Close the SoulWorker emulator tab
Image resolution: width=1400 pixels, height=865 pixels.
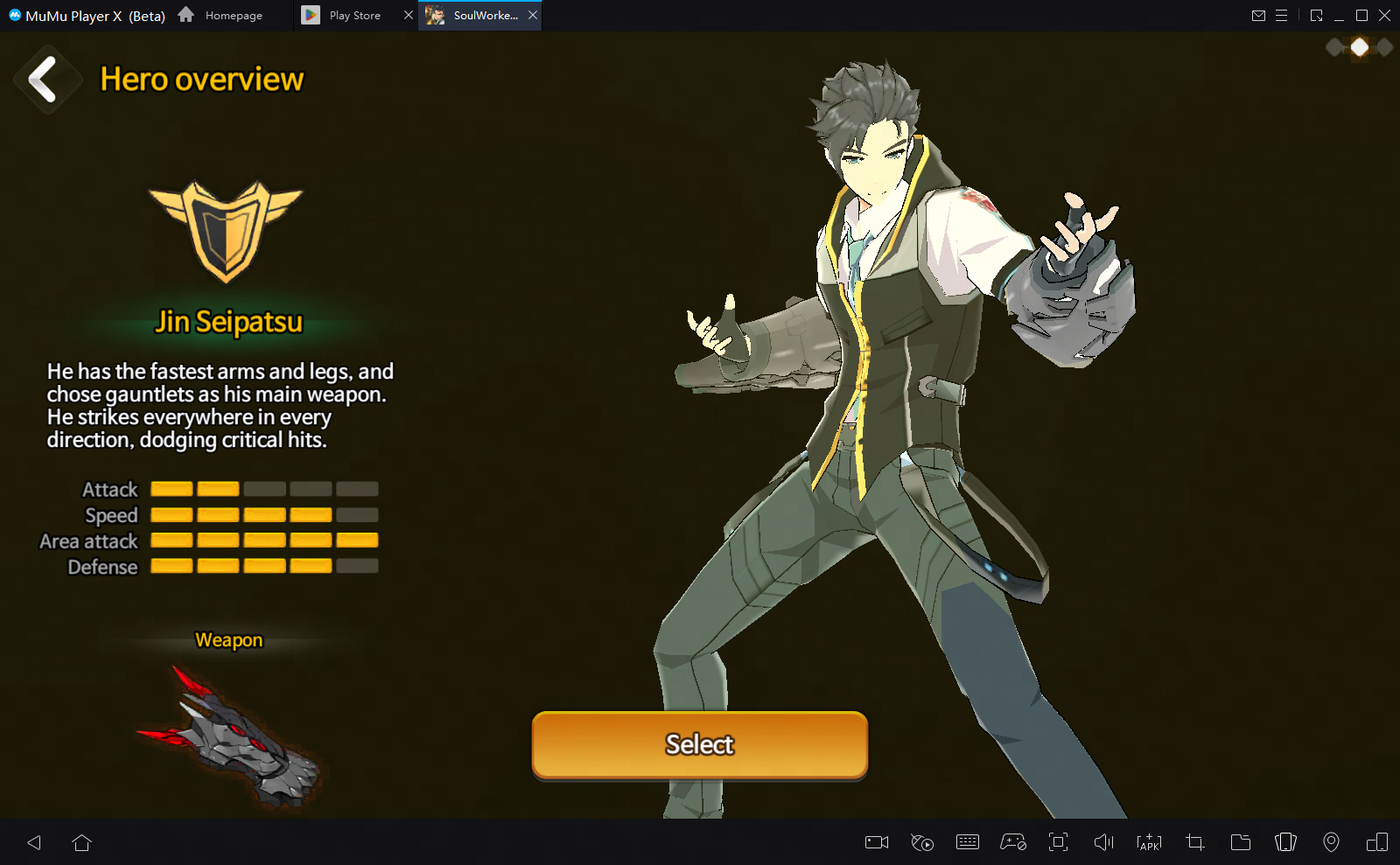533,15
